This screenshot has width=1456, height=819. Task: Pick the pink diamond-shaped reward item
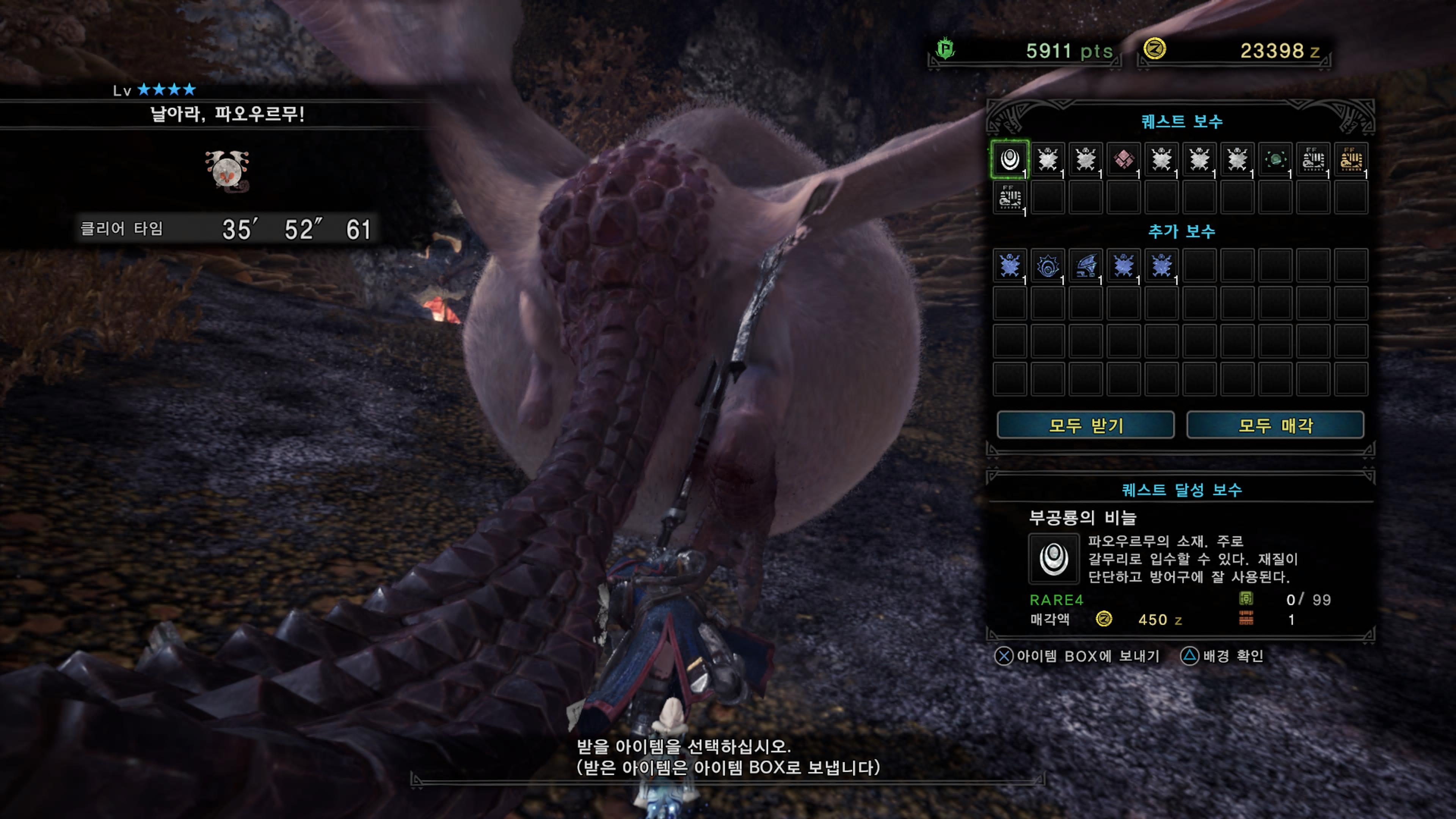(x=1123, y=159)
